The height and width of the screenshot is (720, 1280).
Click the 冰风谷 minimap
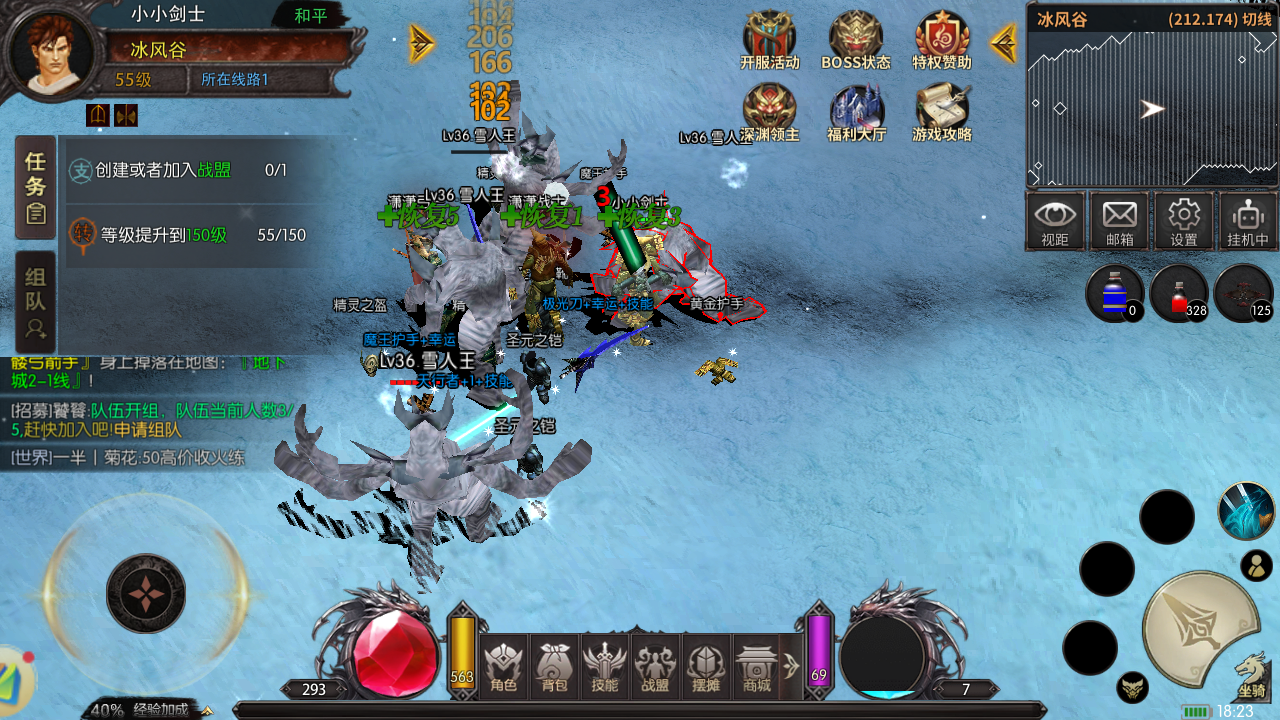click(x=1152, y=108)
